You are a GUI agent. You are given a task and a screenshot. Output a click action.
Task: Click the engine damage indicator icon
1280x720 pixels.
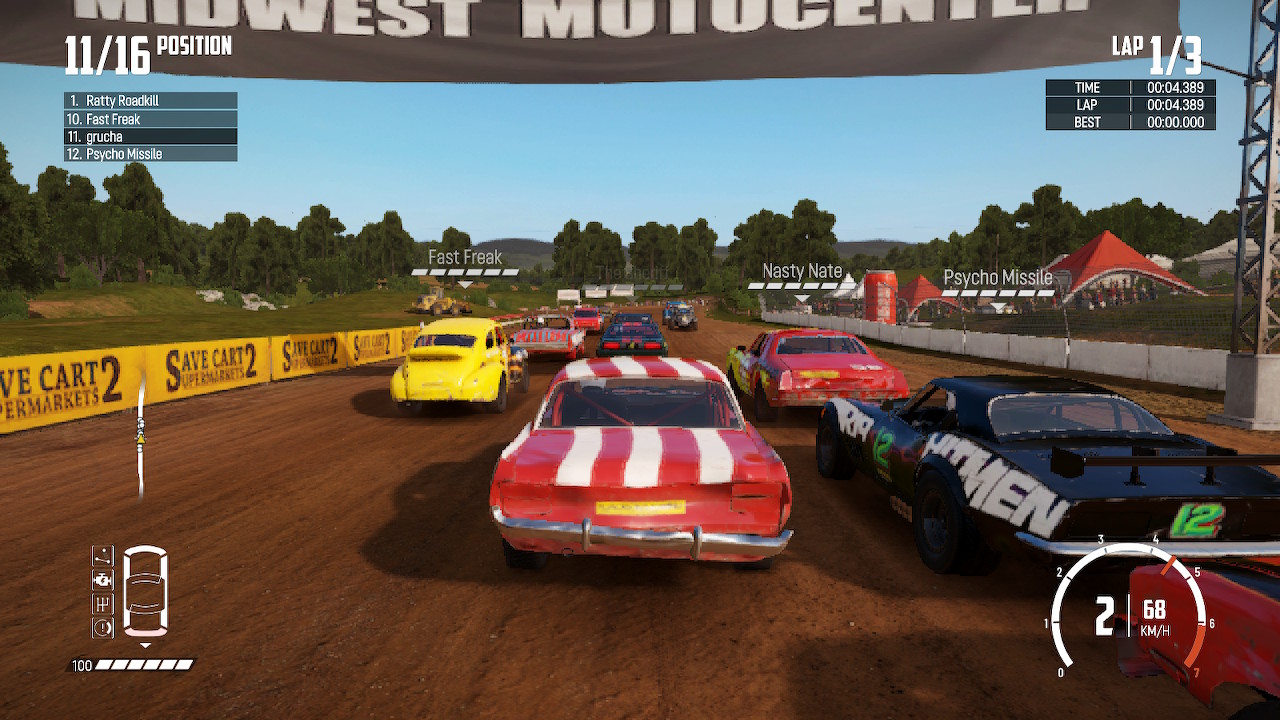tap(103, 578)
